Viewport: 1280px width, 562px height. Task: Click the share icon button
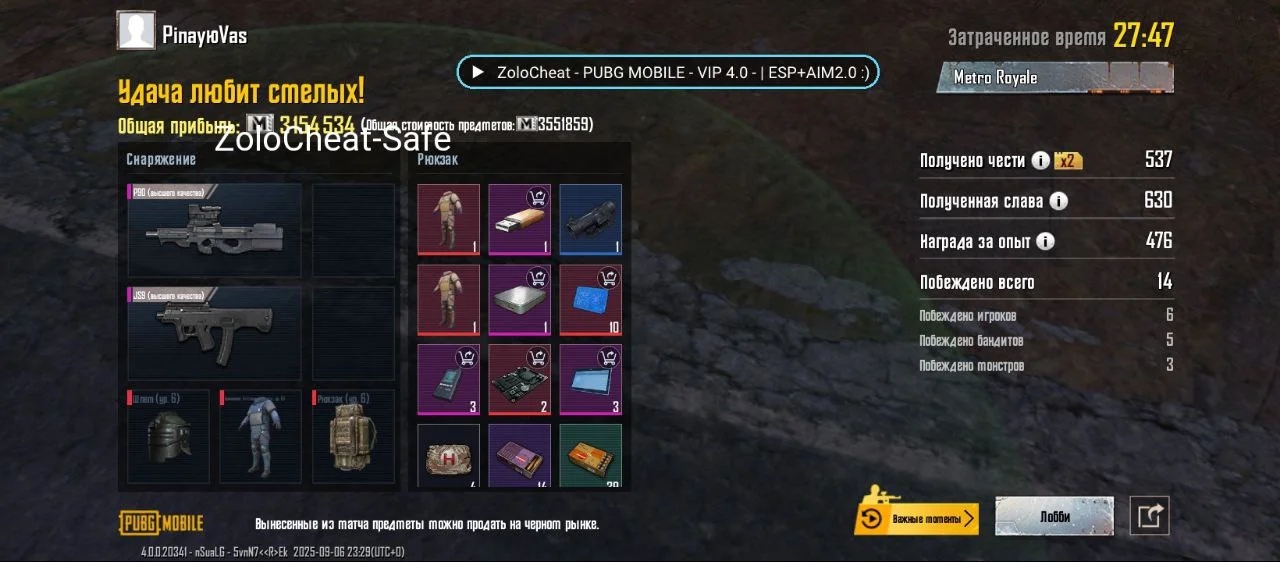[x=1149, y=516]
